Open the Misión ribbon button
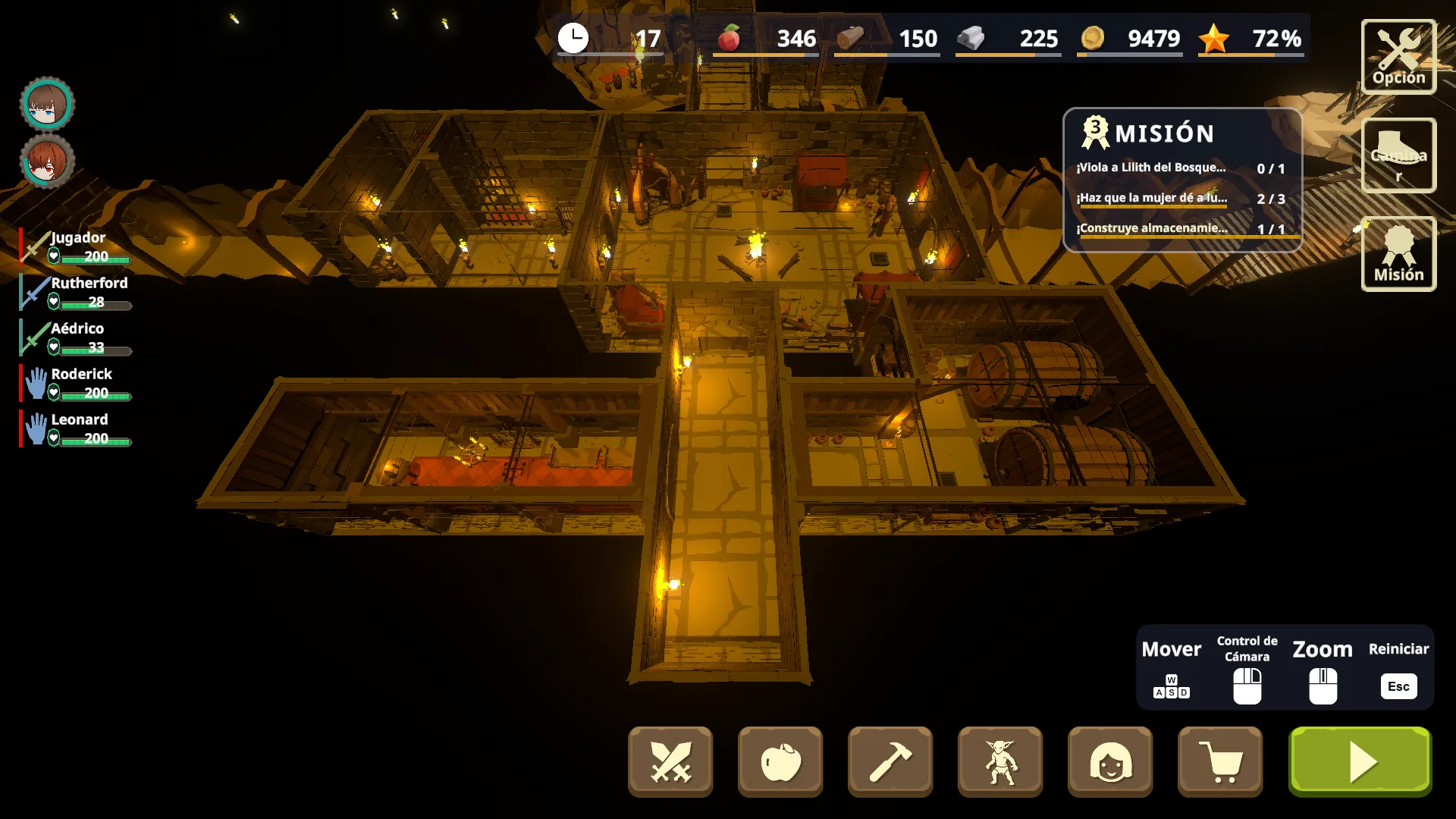 click(x=1398, y=254)
